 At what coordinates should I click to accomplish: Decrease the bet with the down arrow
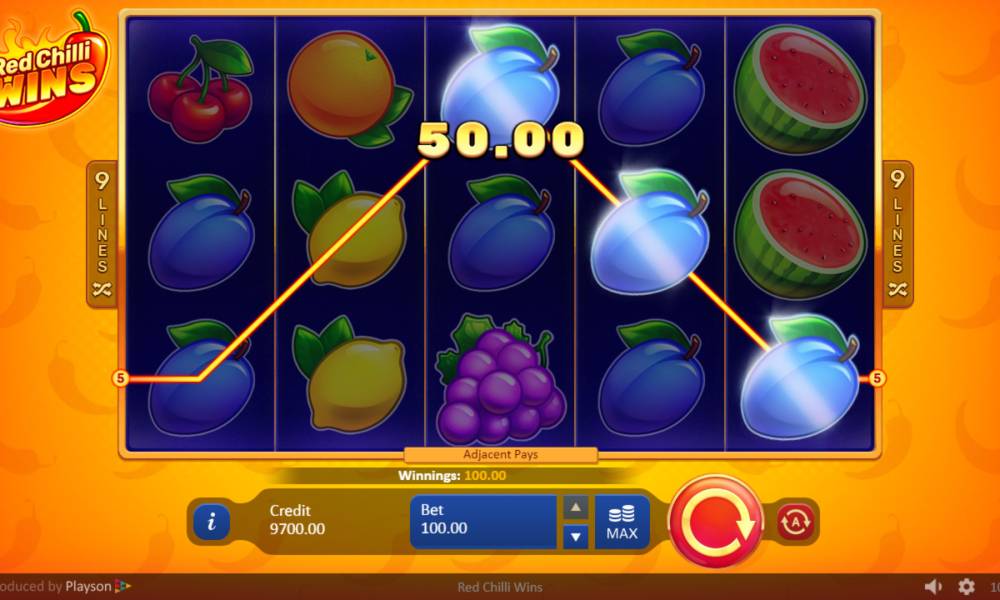click(x=575, y=537)
